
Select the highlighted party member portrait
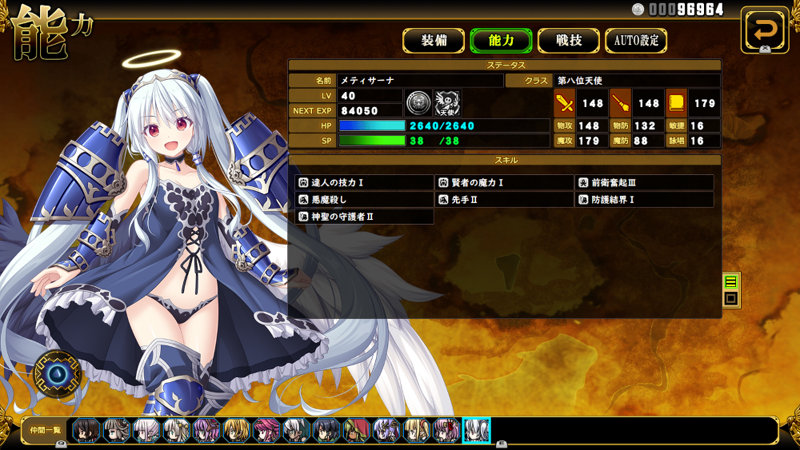coord(476,430)
